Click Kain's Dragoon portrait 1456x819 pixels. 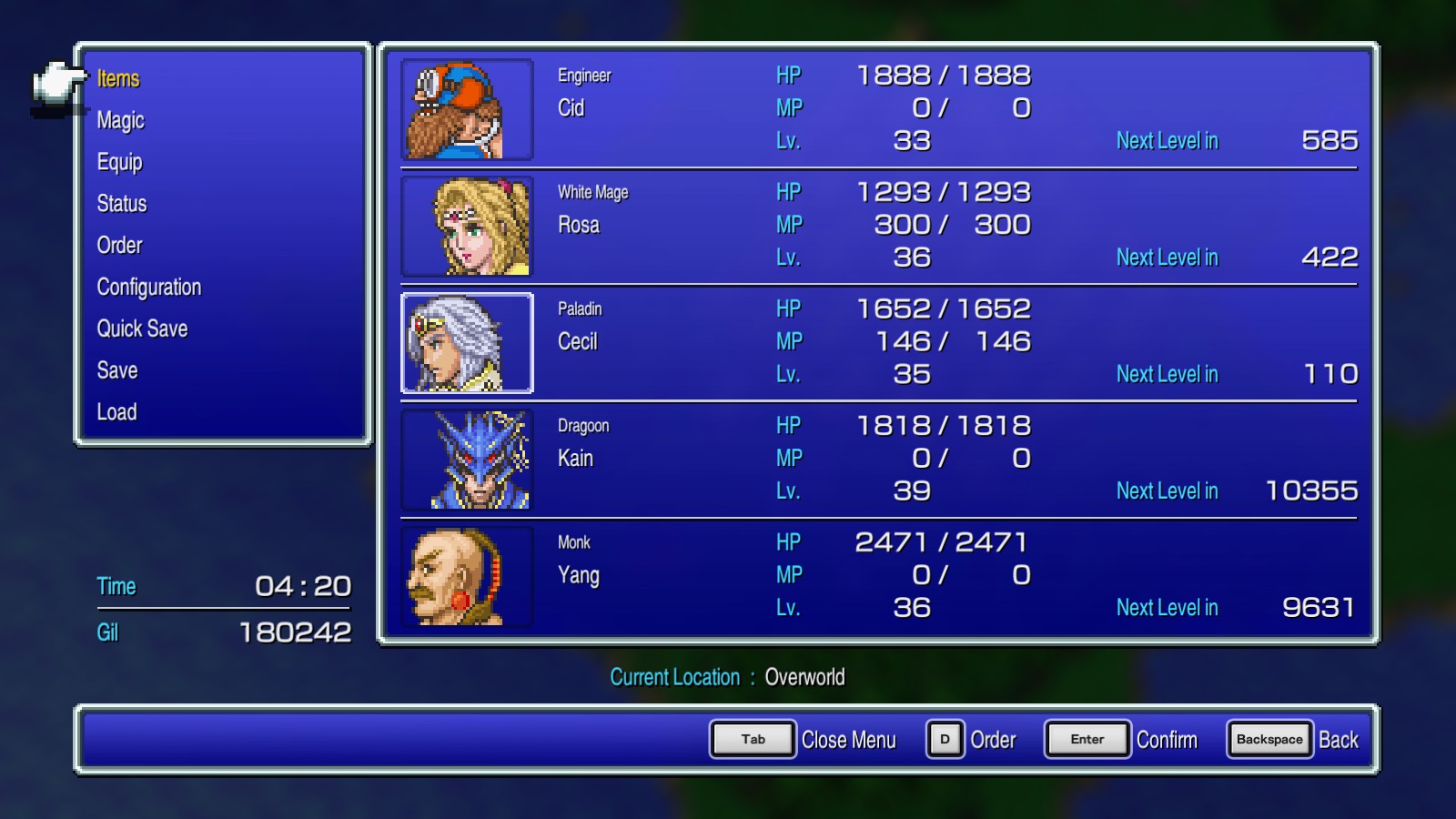pos(466,459)
